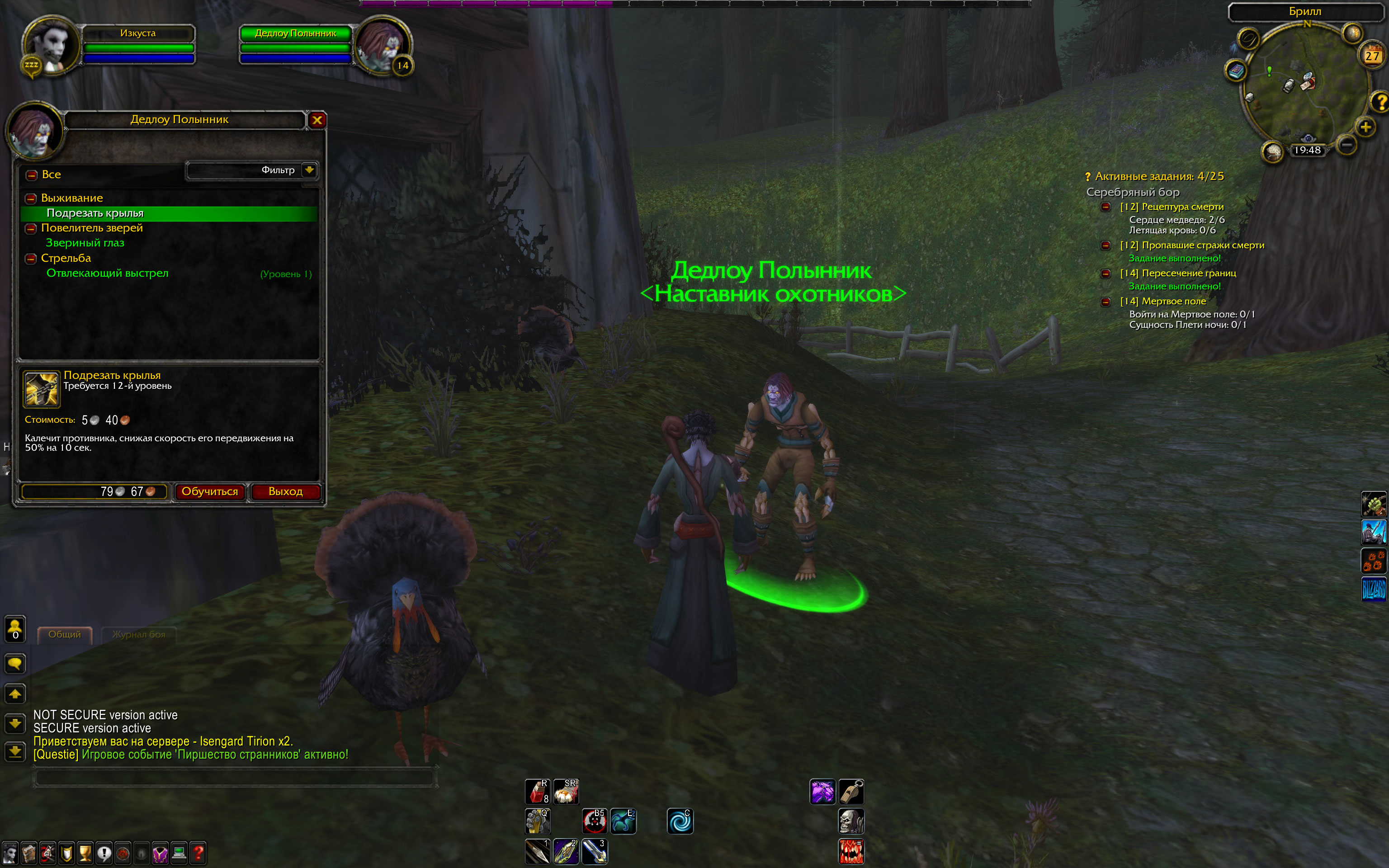The width and height of the screenshot is (1389, 868).
Task: Zoom out the minimap with the minus button
Action: [1346, 143]
